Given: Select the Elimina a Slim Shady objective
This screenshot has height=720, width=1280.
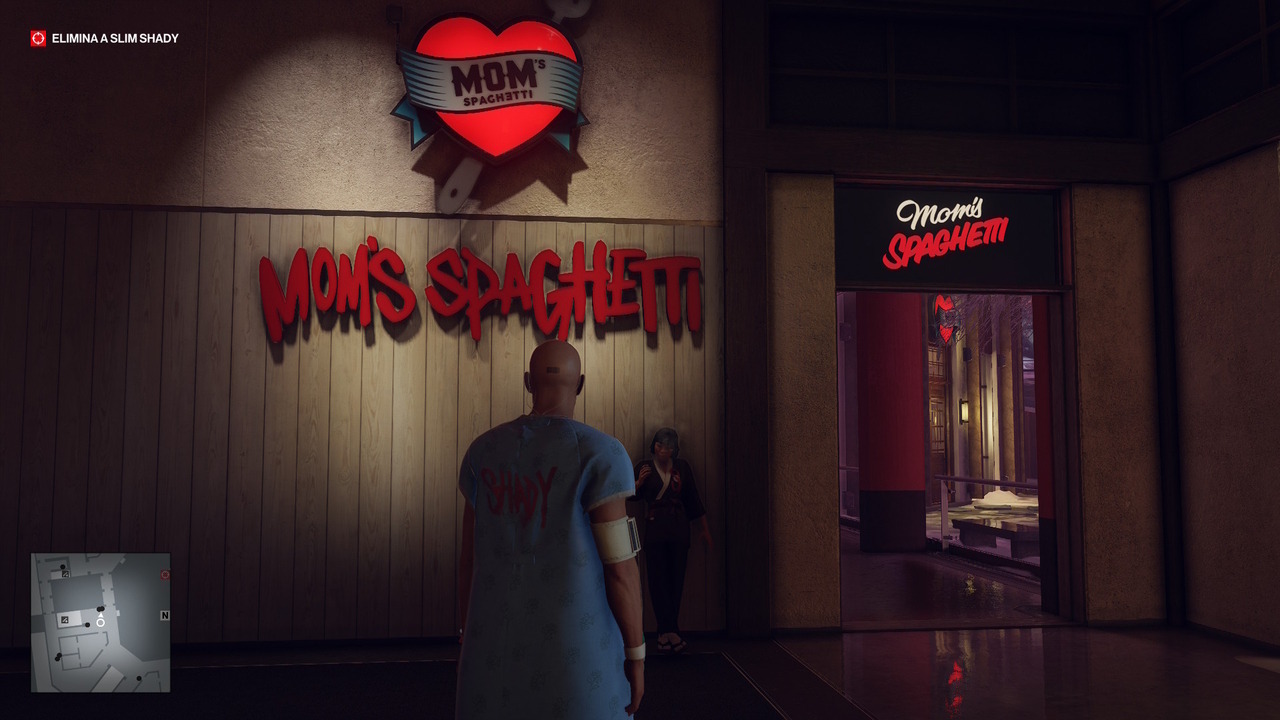Looking at the screenshot, I should pyautogui.click(x=115, y=39).
